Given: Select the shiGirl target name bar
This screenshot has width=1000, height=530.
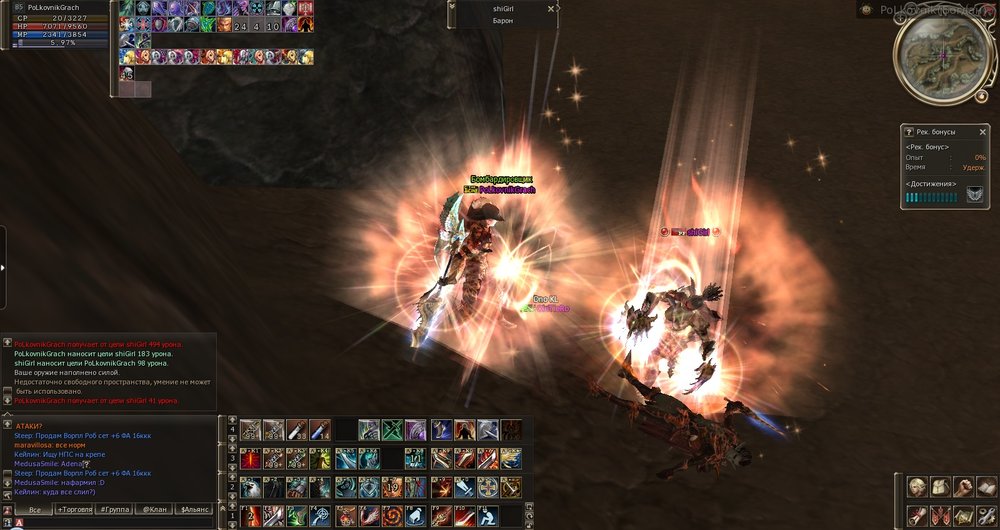Looking at the screenshot, I should click(502, 8).
